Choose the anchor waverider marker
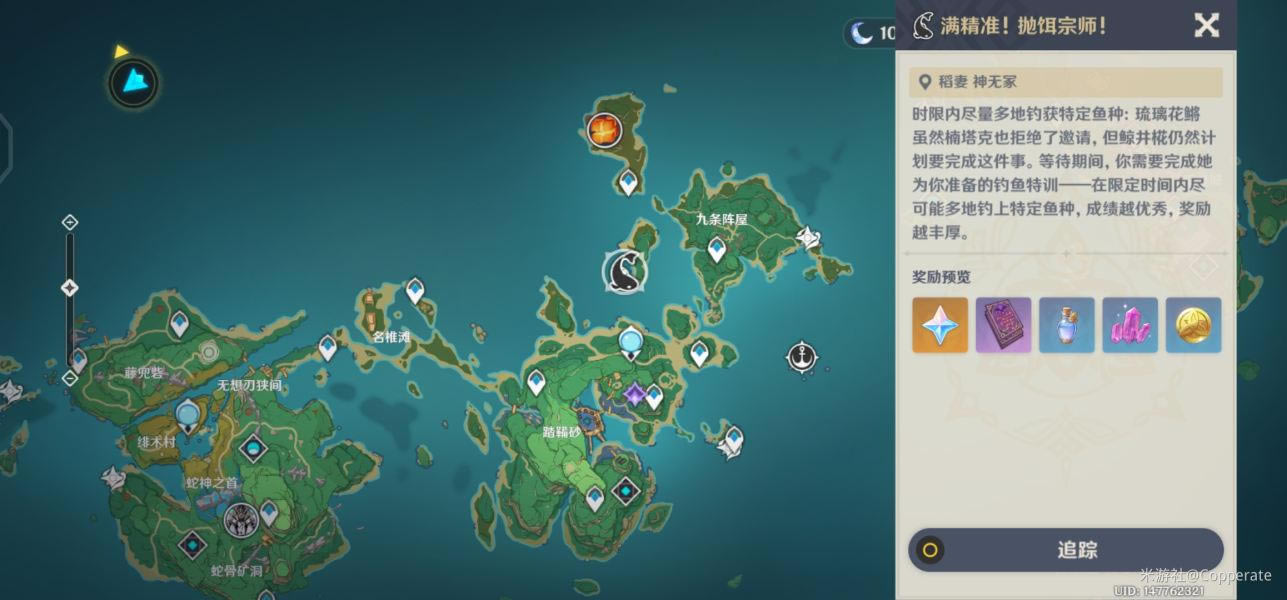Image resolution: width=1287 pixels, height=600 pixels. [801, 356]
